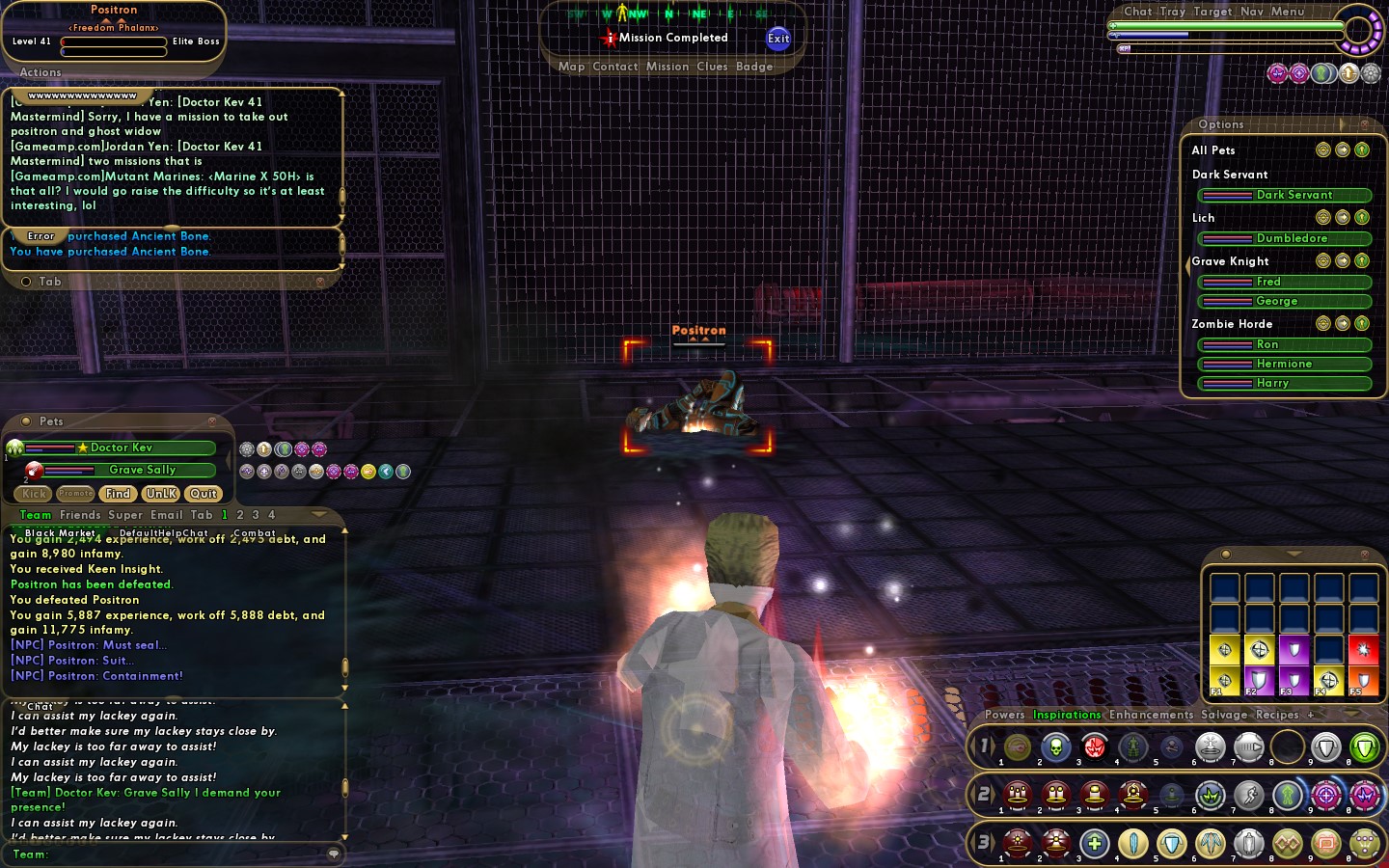
Task: Show the Clues window
Action: [x=712, y=67]
